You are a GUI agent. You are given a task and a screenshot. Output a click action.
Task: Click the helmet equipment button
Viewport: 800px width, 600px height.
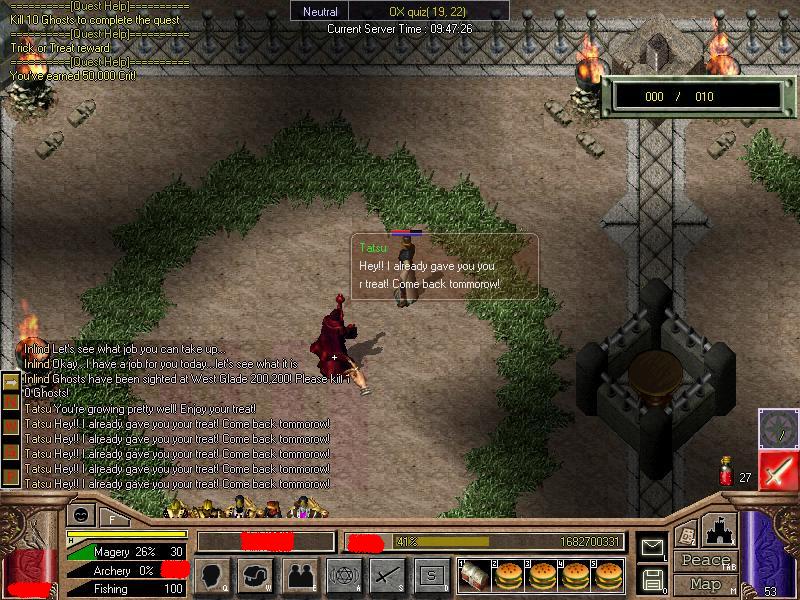(257, 575)
